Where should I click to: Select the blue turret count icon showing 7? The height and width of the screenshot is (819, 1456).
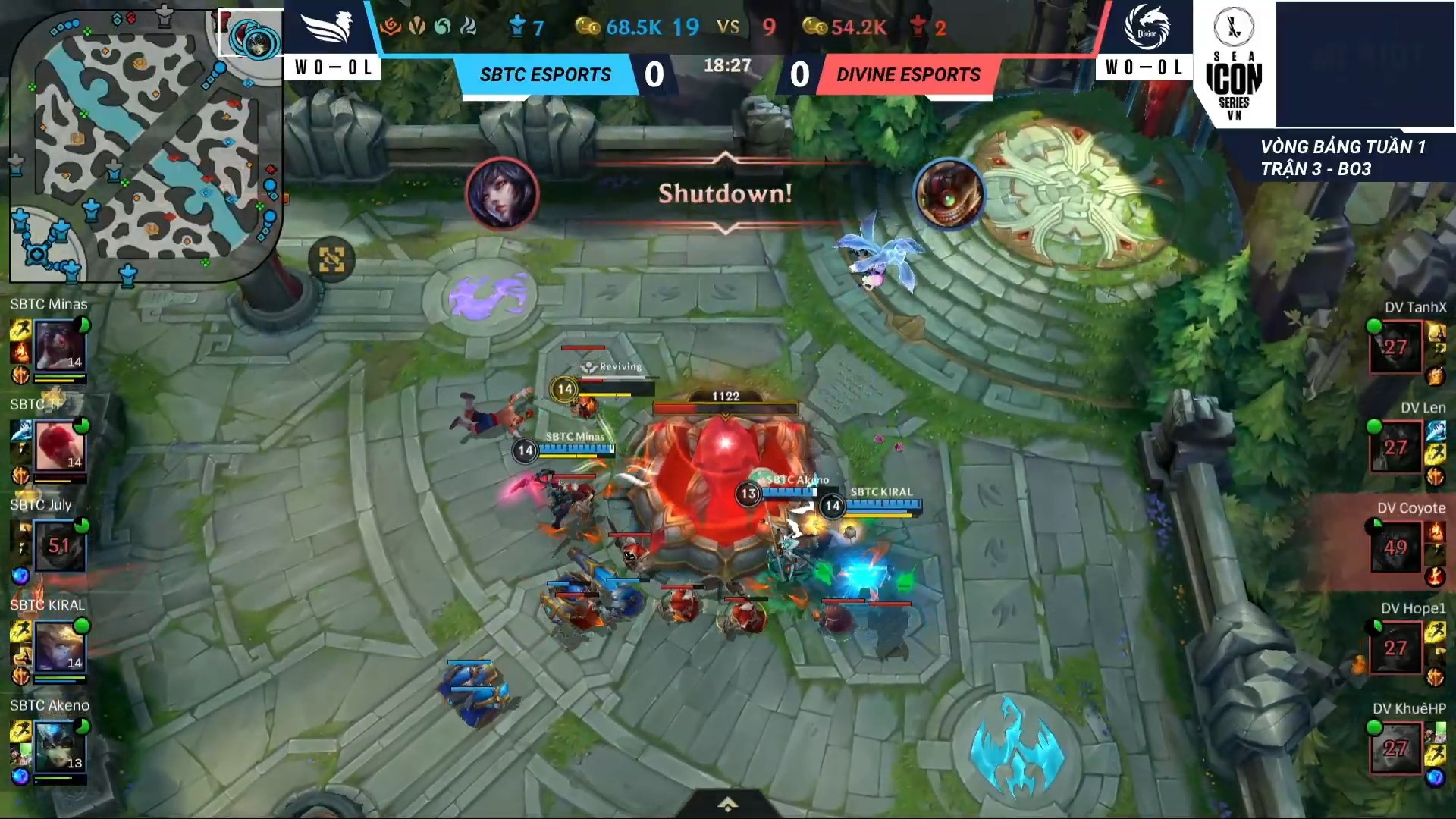click(x=516, y=25)
